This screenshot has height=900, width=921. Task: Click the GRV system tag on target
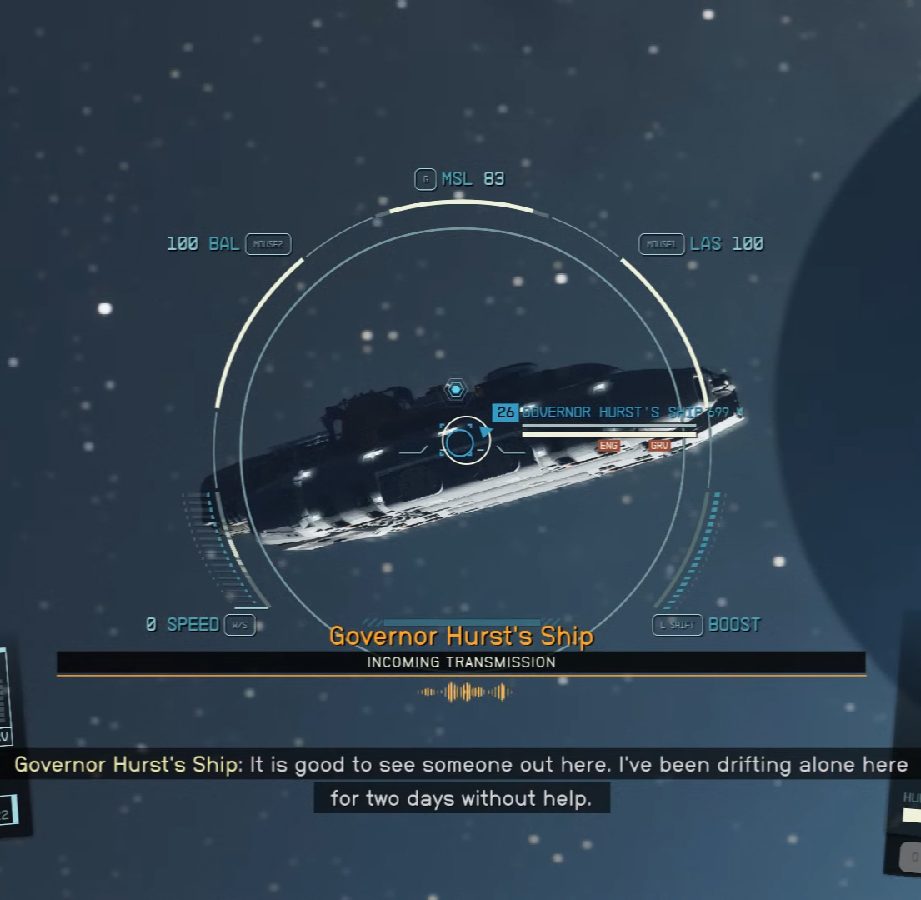pos(659,445)
